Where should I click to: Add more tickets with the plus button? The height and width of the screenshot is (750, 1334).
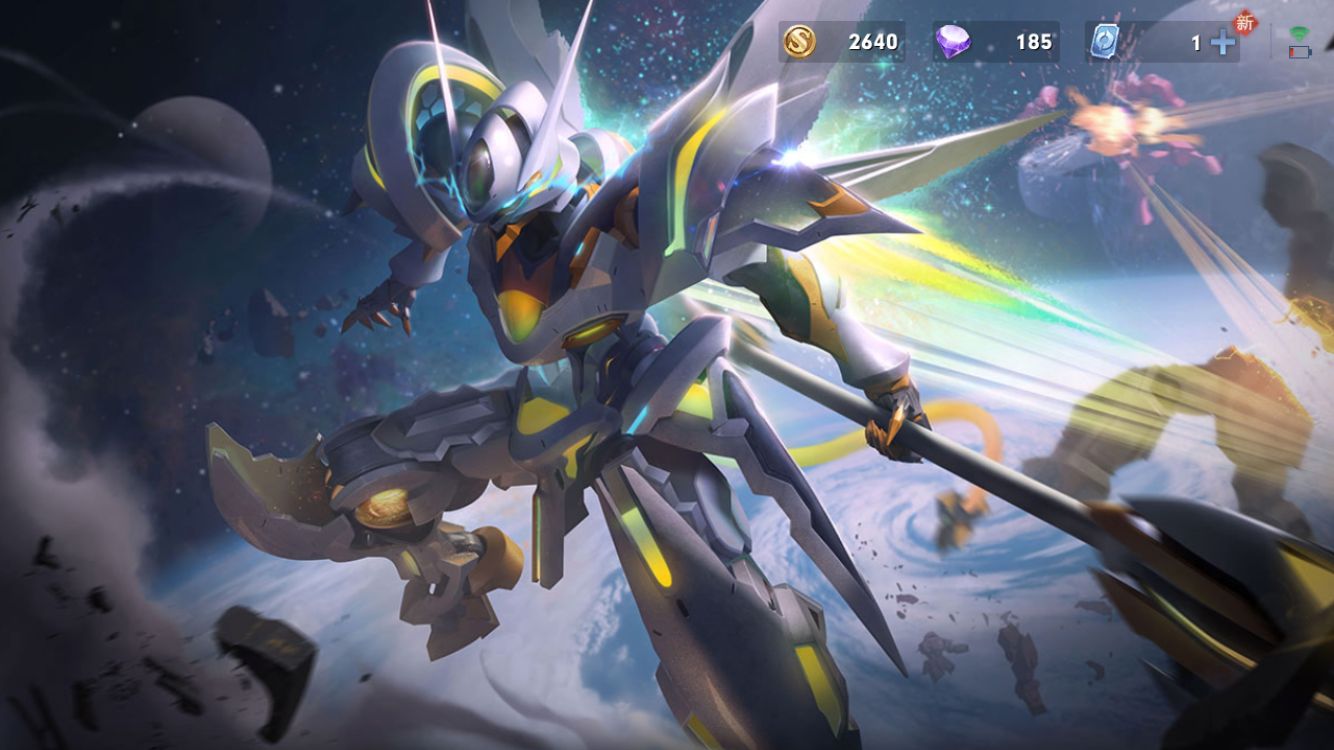(x=1222, y=42)
